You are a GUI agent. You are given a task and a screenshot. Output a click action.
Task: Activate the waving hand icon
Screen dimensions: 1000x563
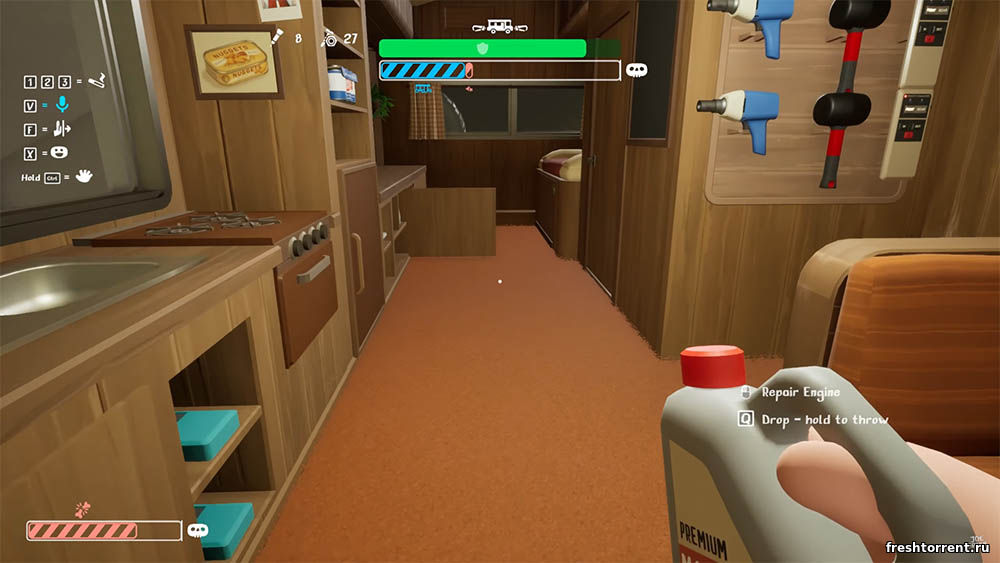click(84, 177)
